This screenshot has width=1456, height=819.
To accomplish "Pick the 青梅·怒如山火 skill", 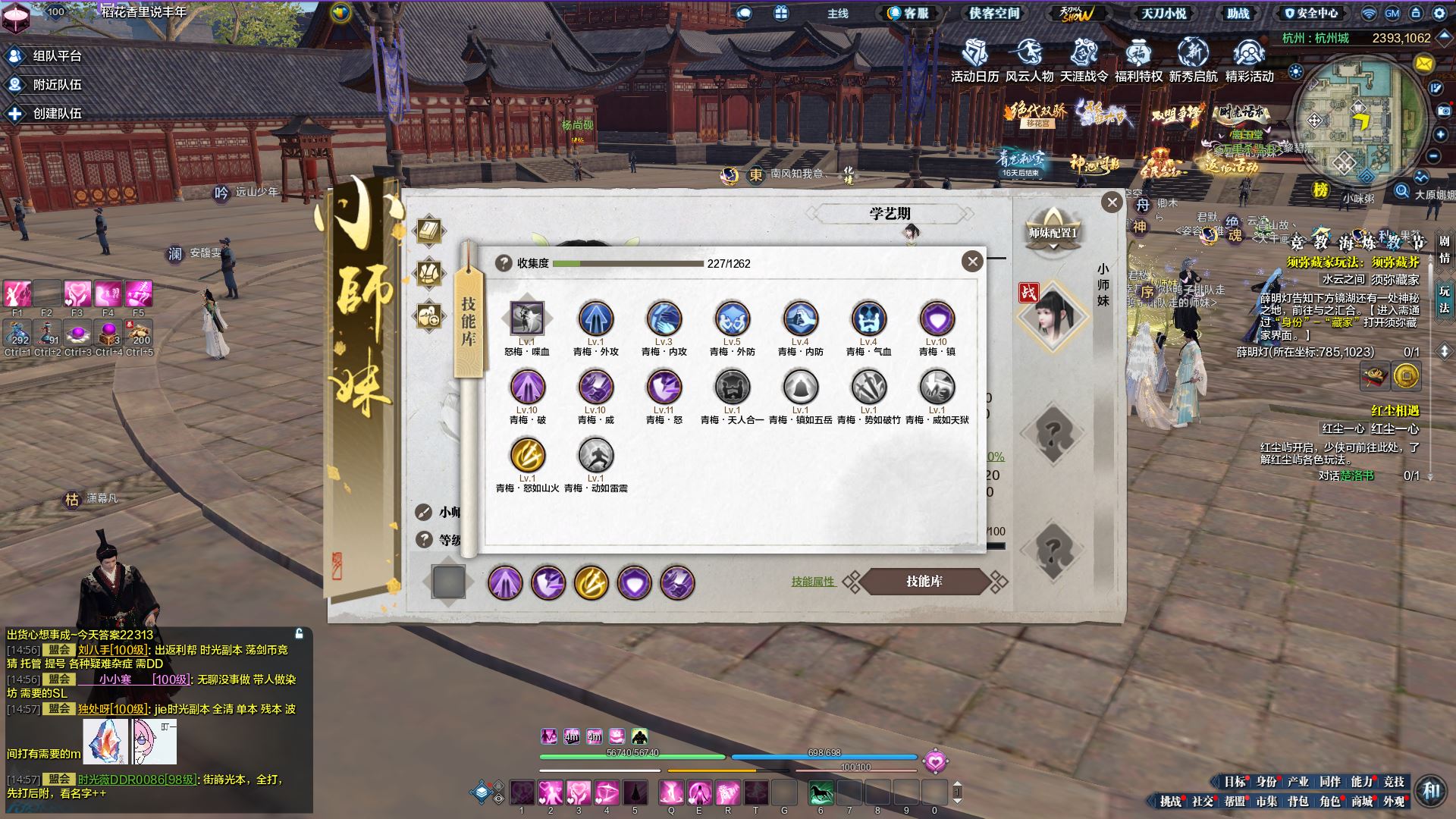I will [527, 456].
